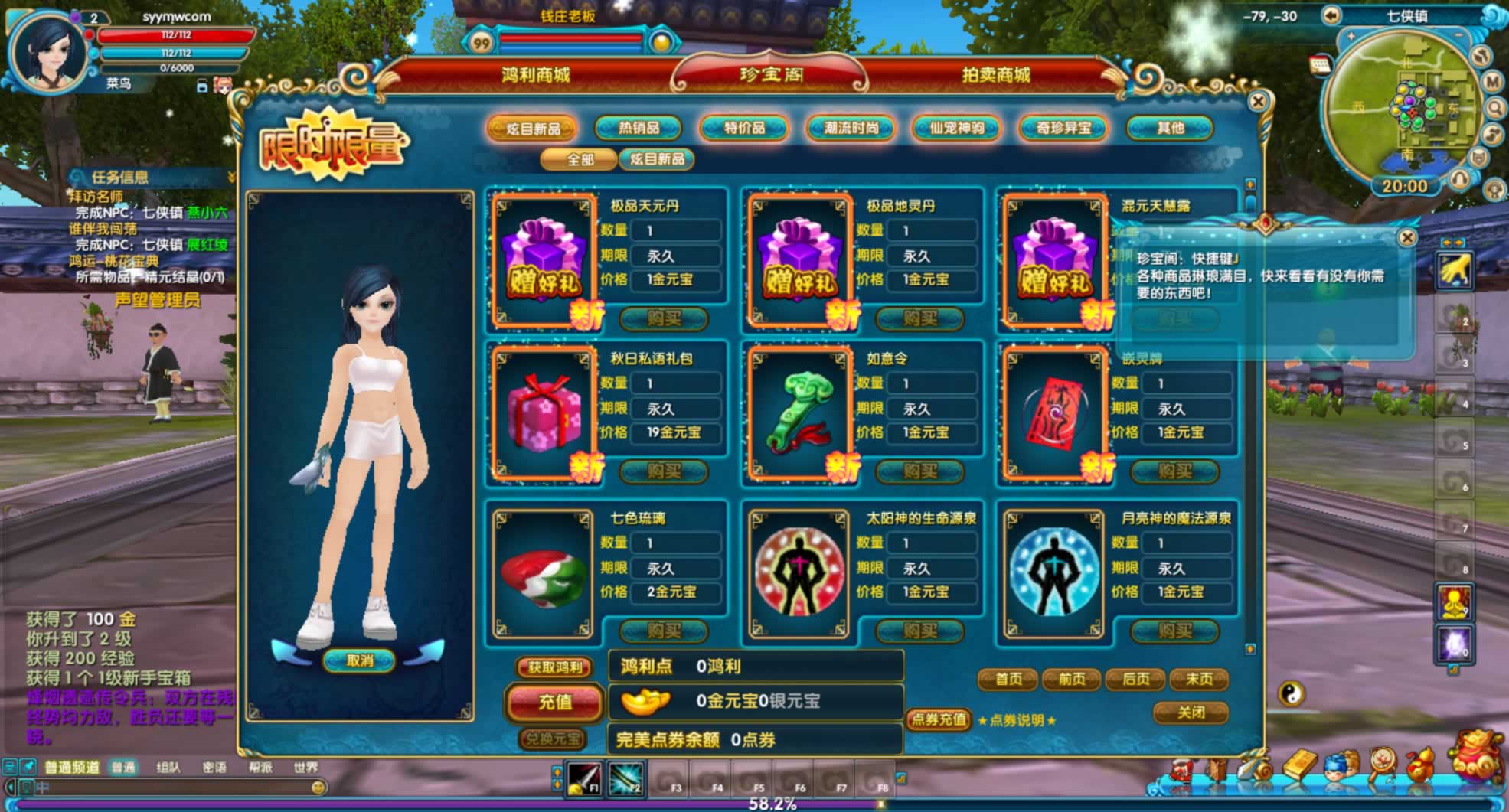Image resolution: width=1509 pixels, height=812 pixels.
Task: Select the 全部 sub-filter
Action: pos(580,159)
